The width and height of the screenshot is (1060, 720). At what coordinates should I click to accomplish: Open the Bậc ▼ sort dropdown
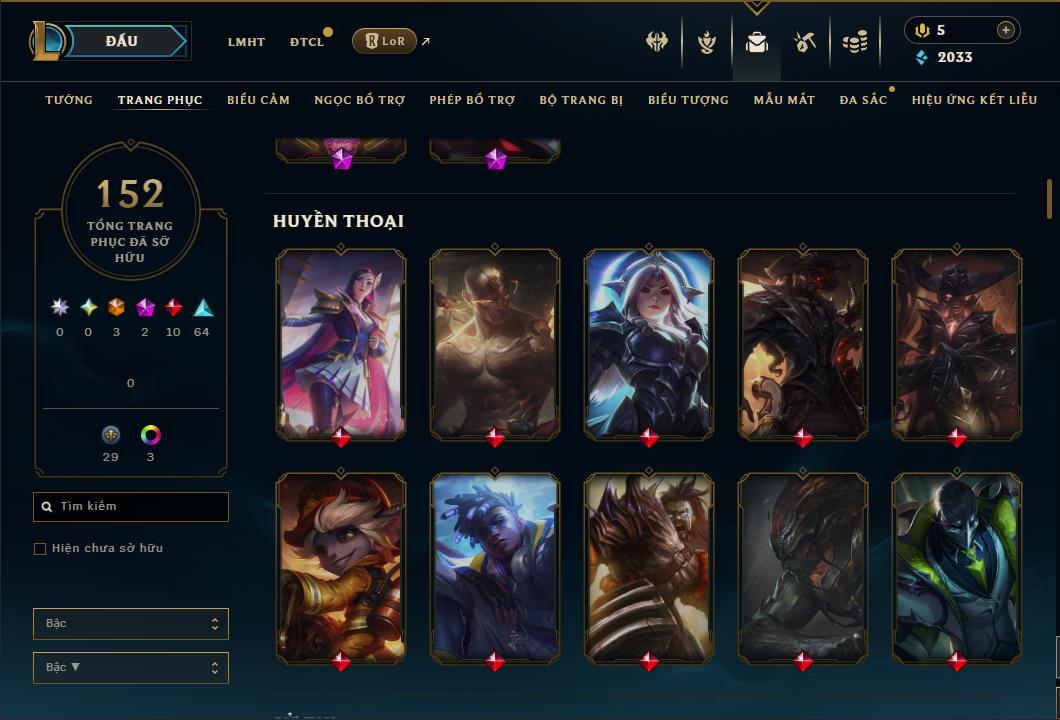pos(131,667)
